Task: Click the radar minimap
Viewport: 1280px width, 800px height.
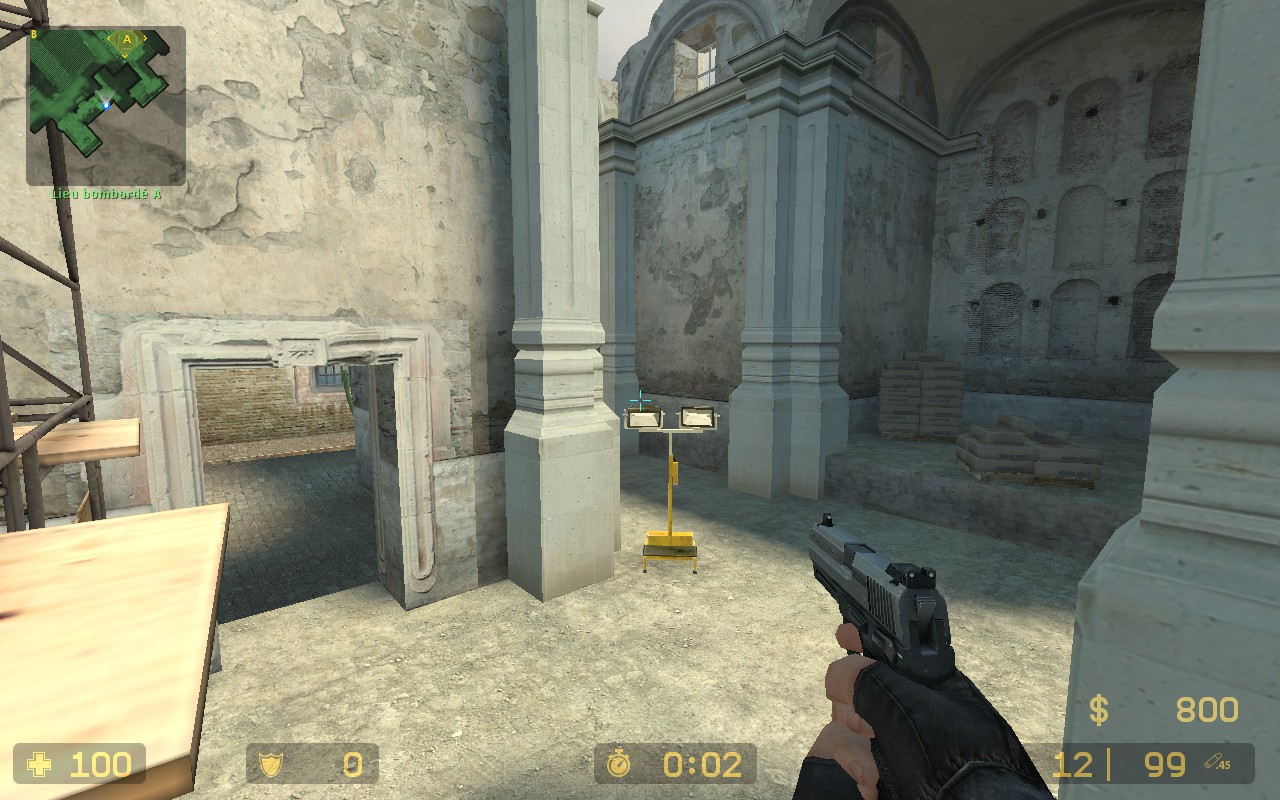Action: 106,105
